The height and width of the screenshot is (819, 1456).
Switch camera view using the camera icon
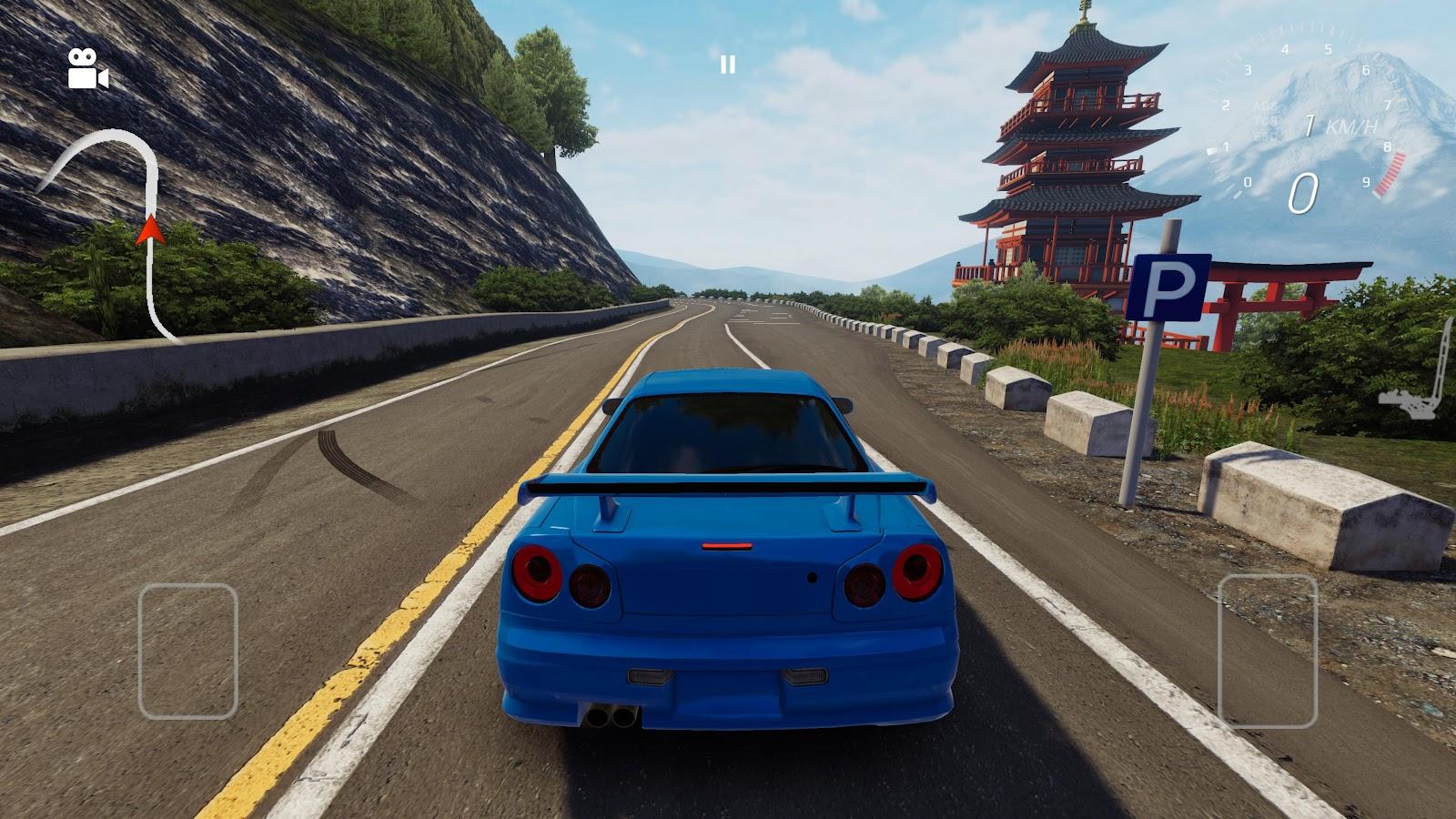(86, 66)
